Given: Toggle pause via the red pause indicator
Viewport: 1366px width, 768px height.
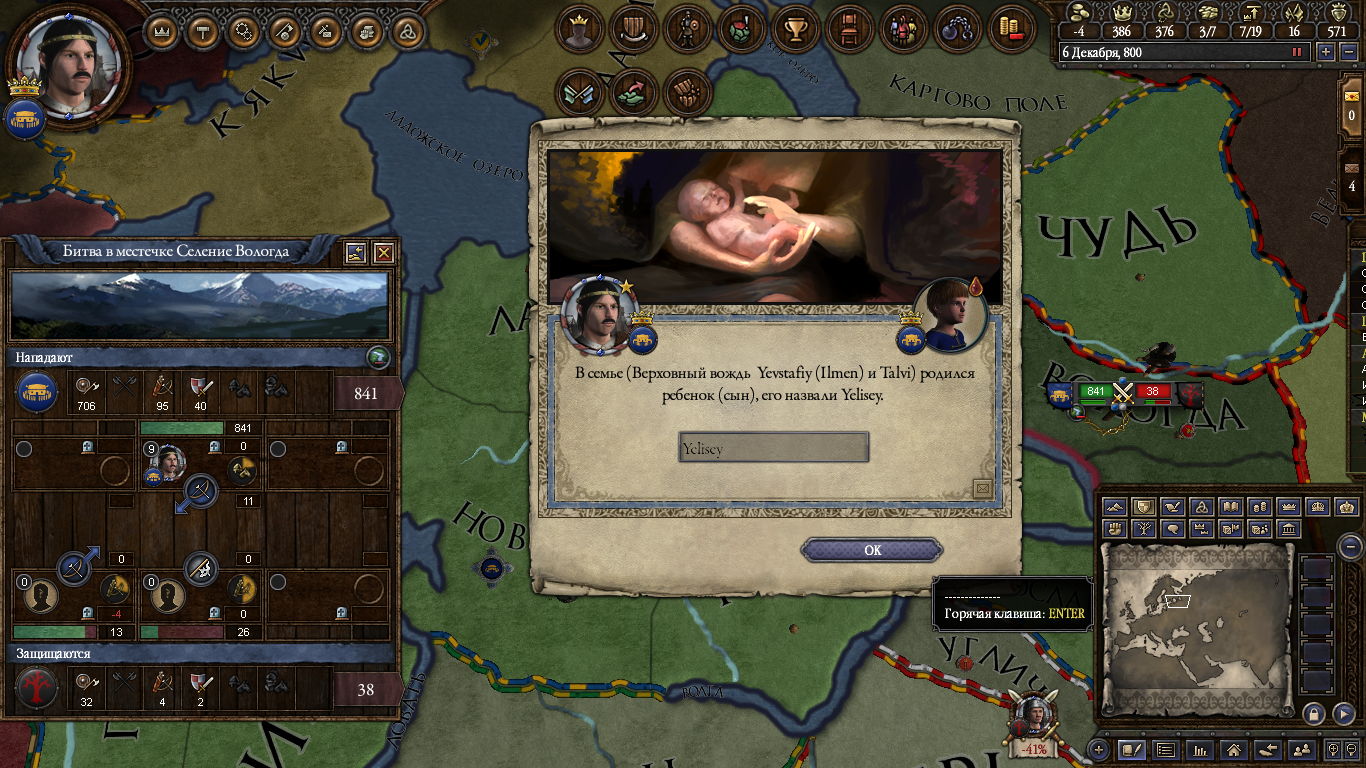Looking at the screenshot, I should click(1298, 52).
